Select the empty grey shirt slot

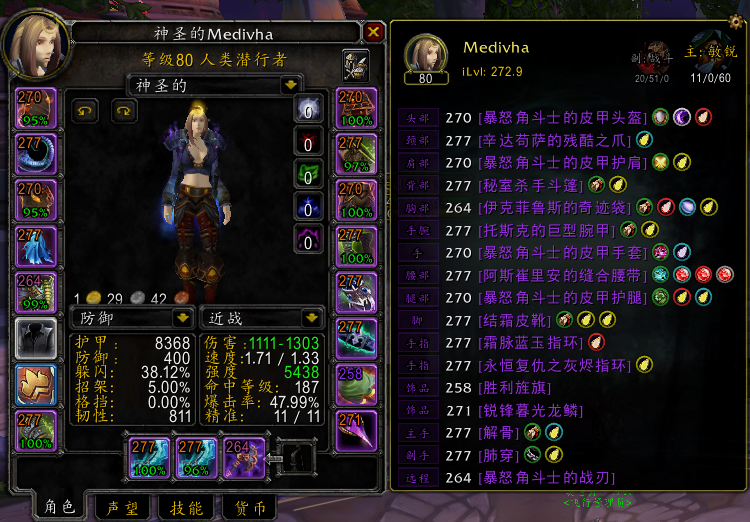pyautogui.click(x=36, y=339)
